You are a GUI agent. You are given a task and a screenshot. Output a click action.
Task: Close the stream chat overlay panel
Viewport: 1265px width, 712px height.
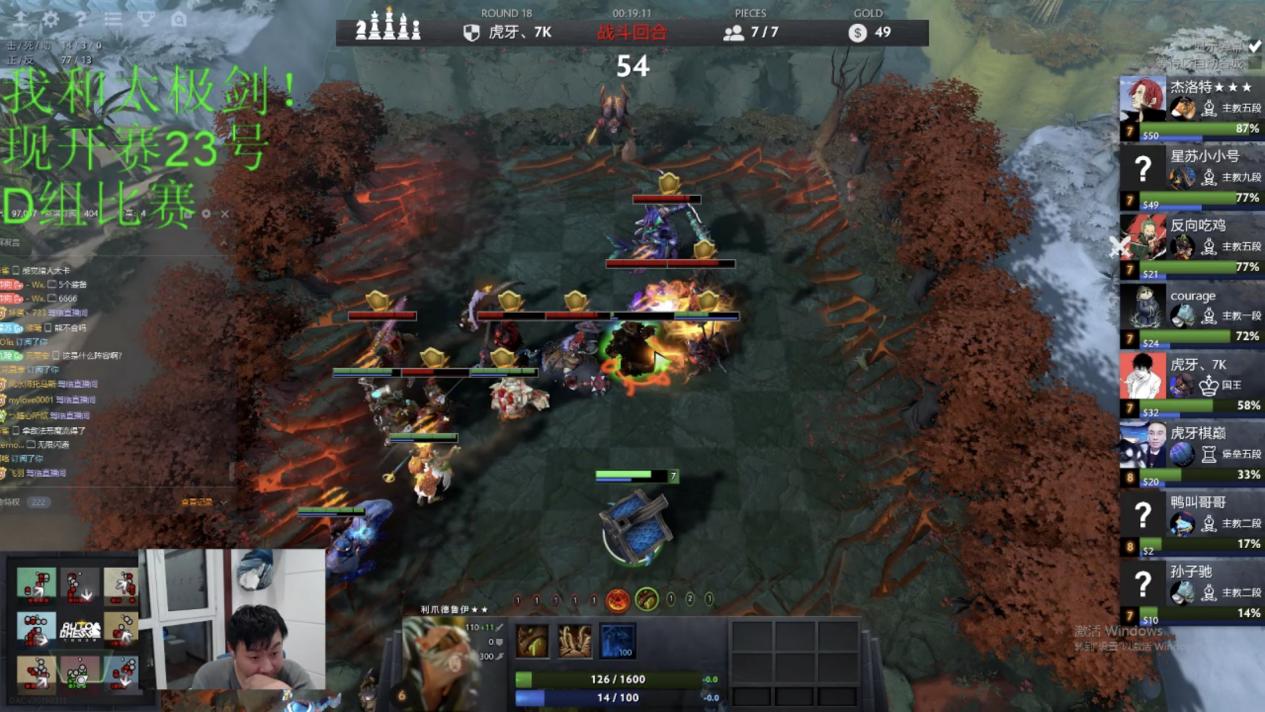point(225,214)
